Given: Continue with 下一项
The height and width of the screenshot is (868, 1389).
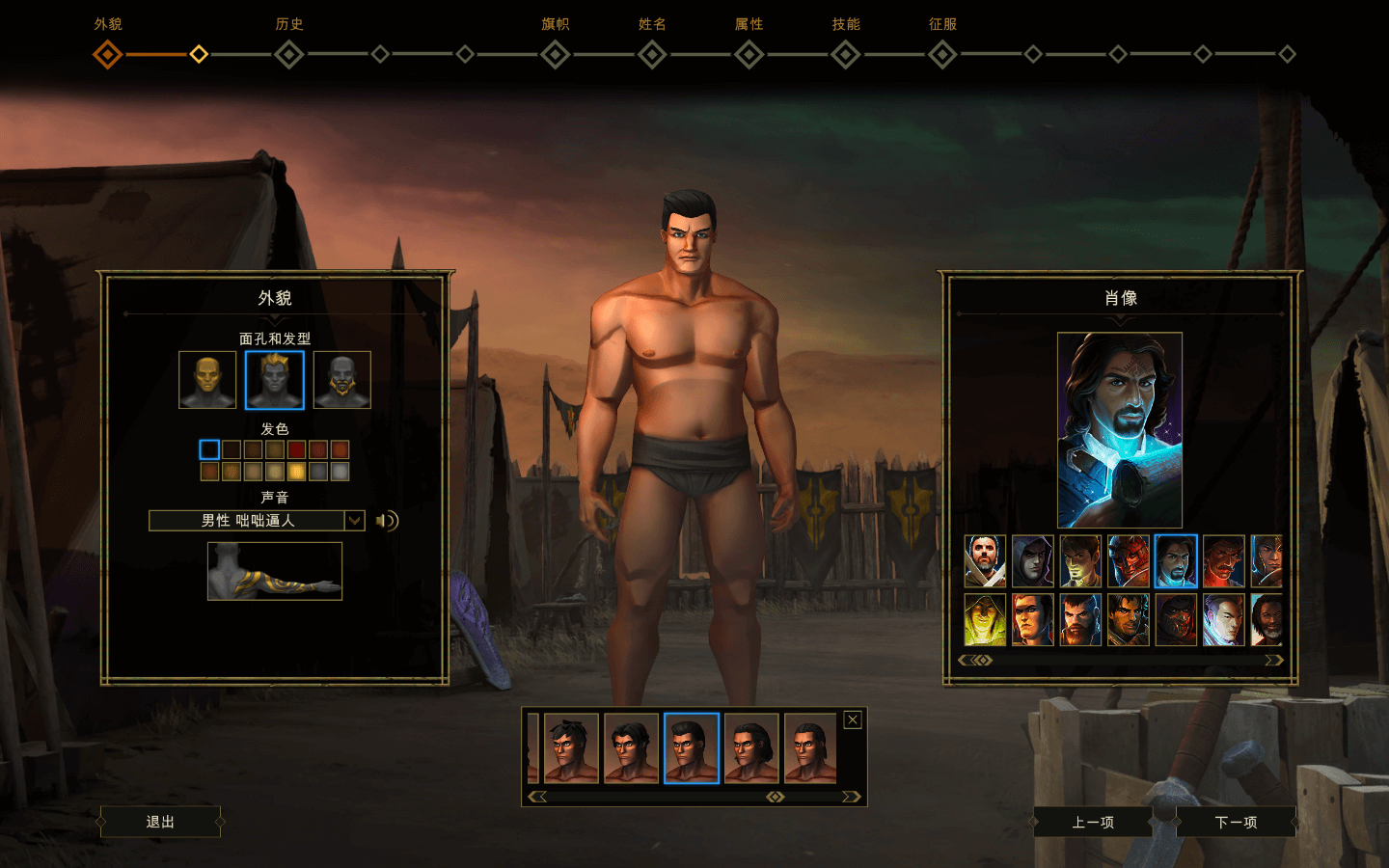Looking at the screenshot, I should pyautogui.click(x=1236, y=823).
